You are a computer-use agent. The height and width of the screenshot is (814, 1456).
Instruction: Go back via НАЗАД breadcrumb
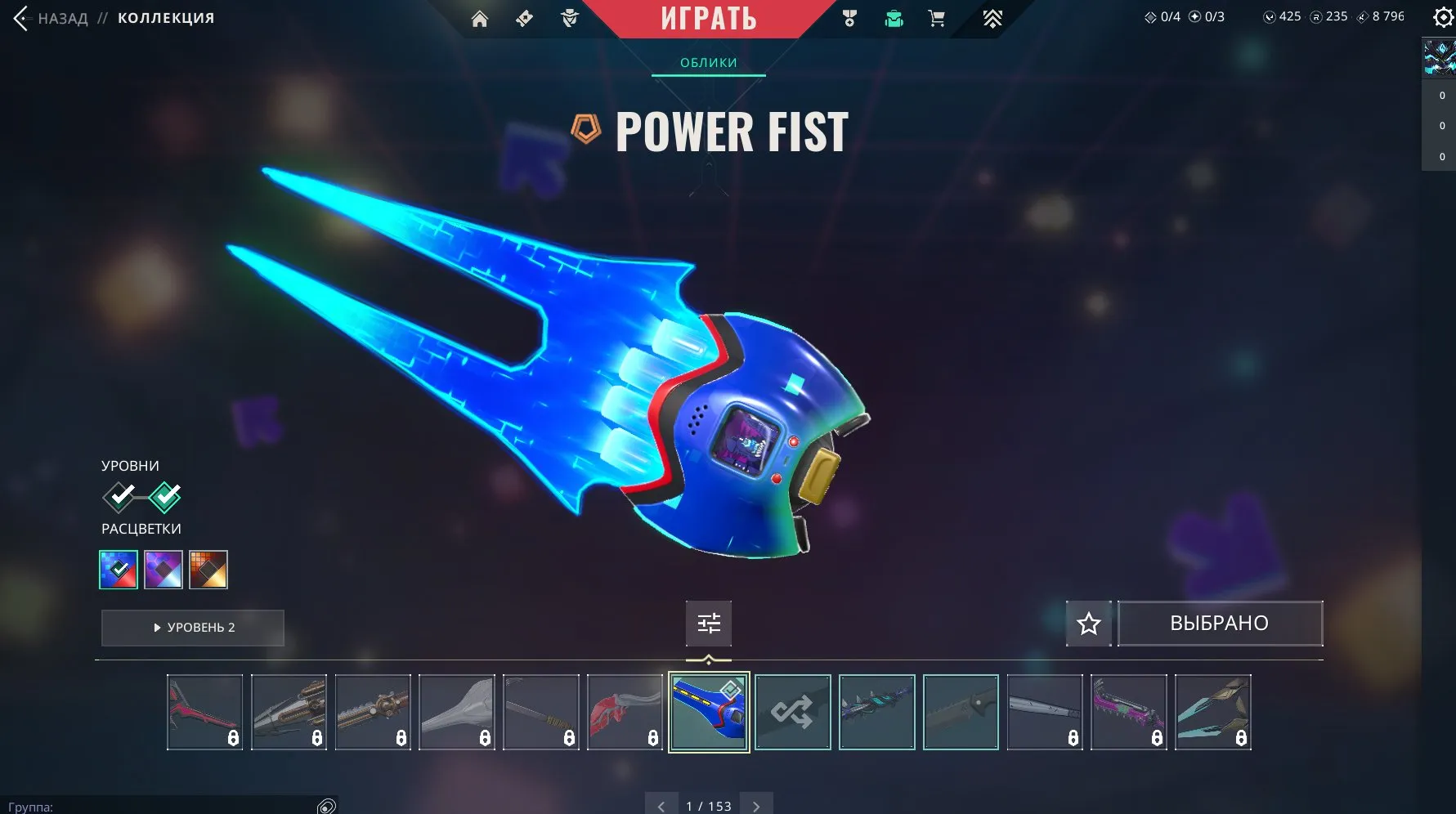(64, 18)
